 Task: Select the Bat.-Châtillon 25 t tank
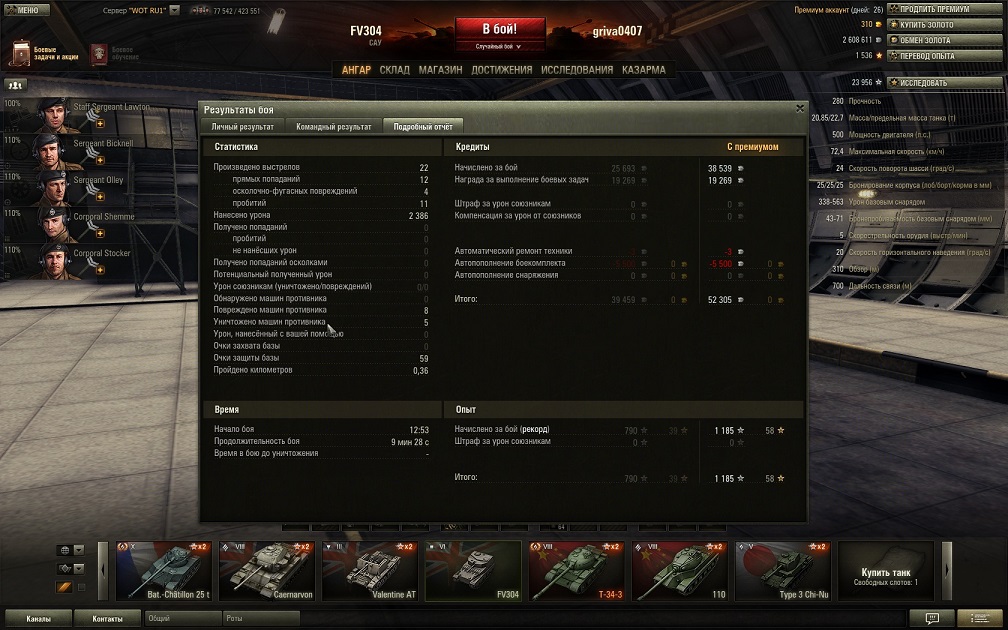[x=163, y=572]
